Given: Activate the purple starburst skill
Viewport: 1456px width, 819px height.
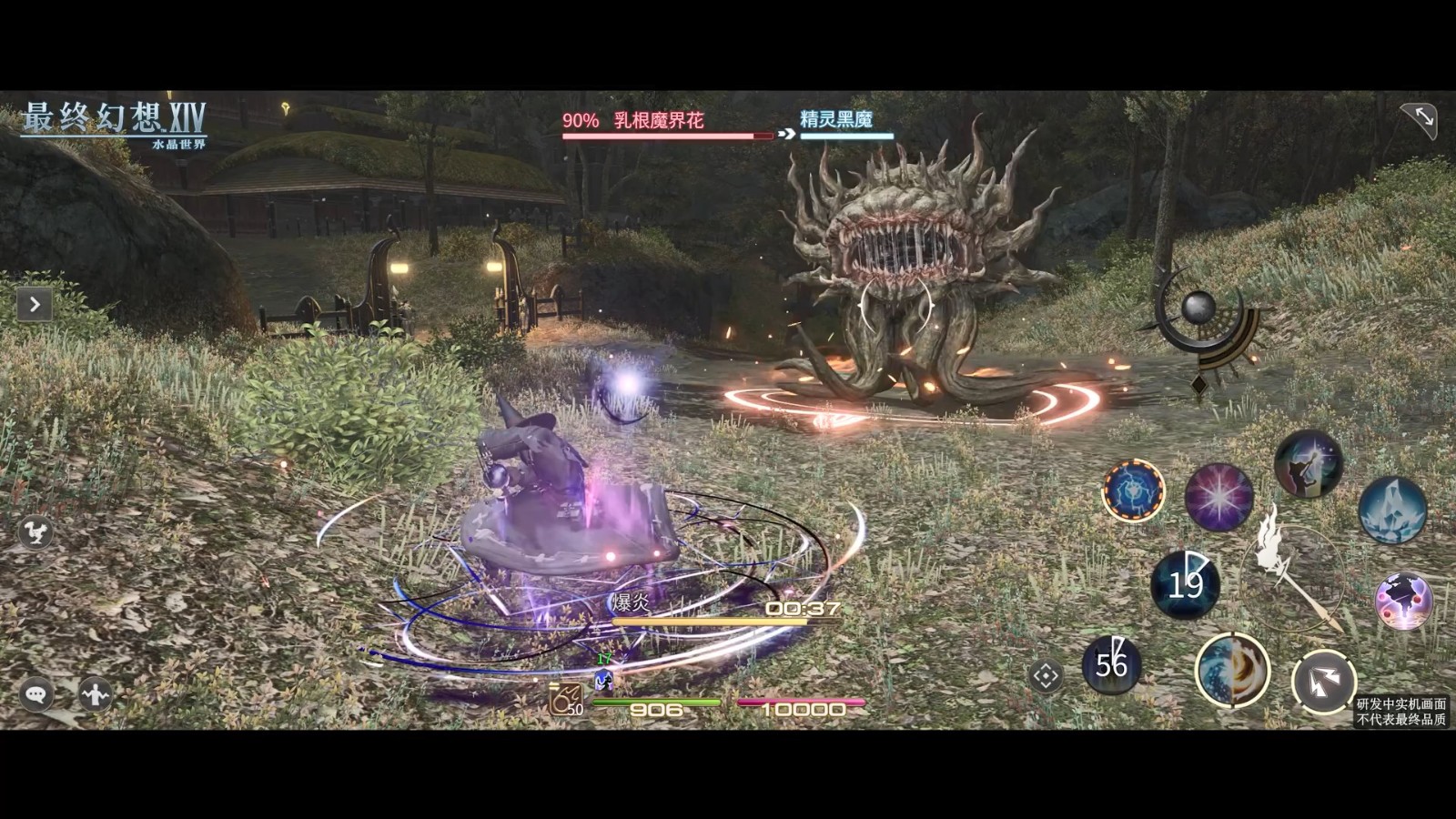Looking at the screenshot, I should [x=1218, y=497].
